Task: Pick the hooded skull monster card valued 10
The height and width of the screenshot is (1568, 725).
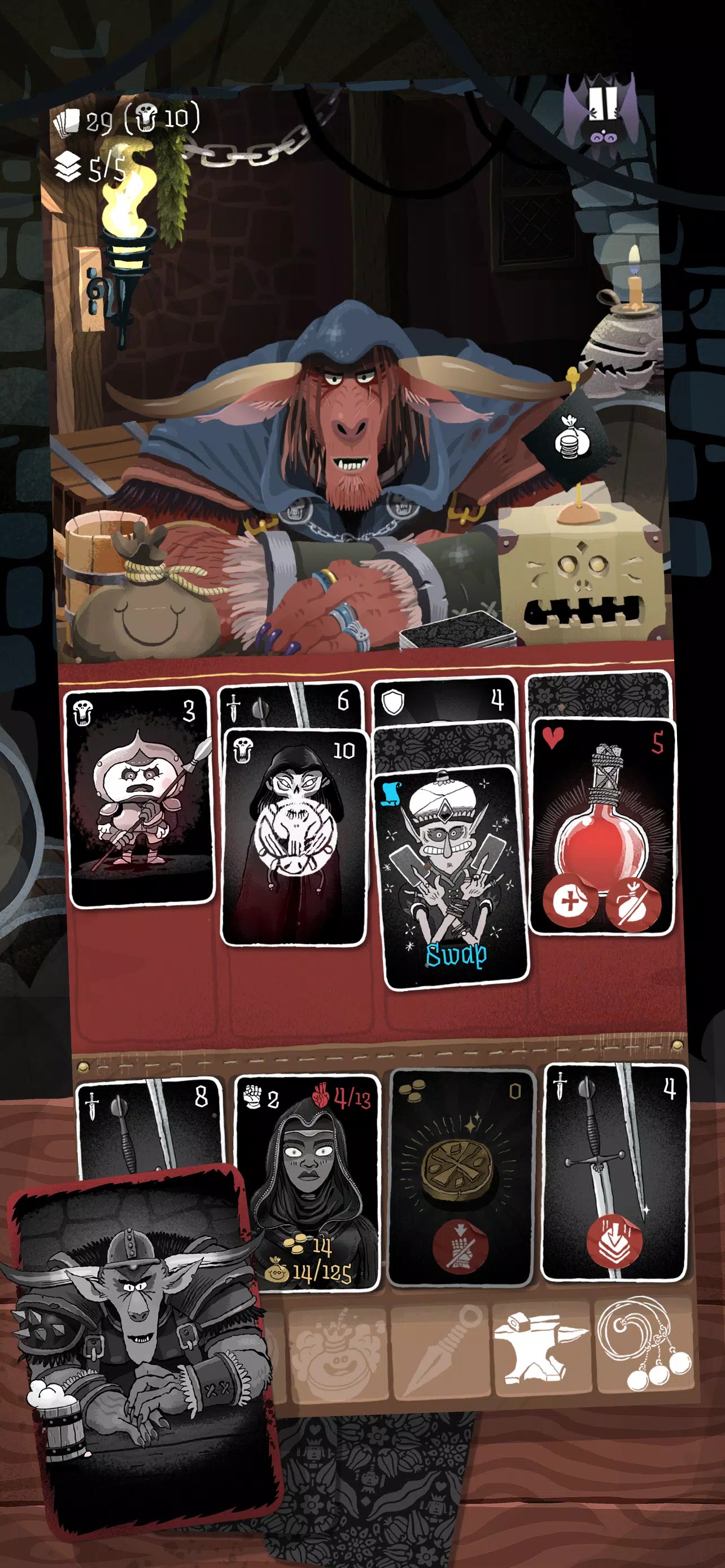Action: pyautogui.click(x=295, y=839)
